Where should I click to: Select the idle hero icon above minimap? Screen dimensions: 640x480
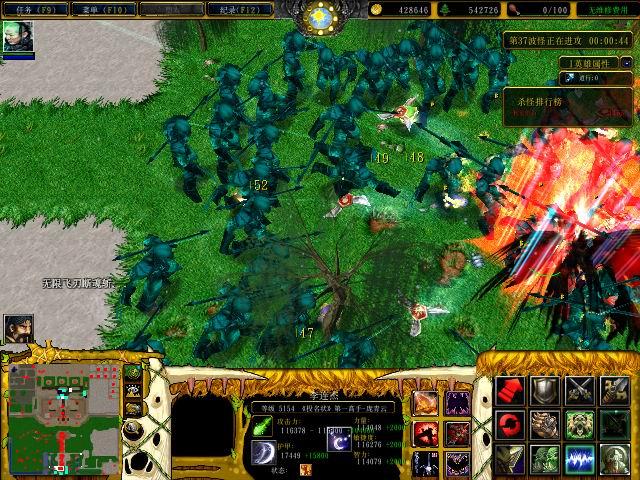coord(18,329)
